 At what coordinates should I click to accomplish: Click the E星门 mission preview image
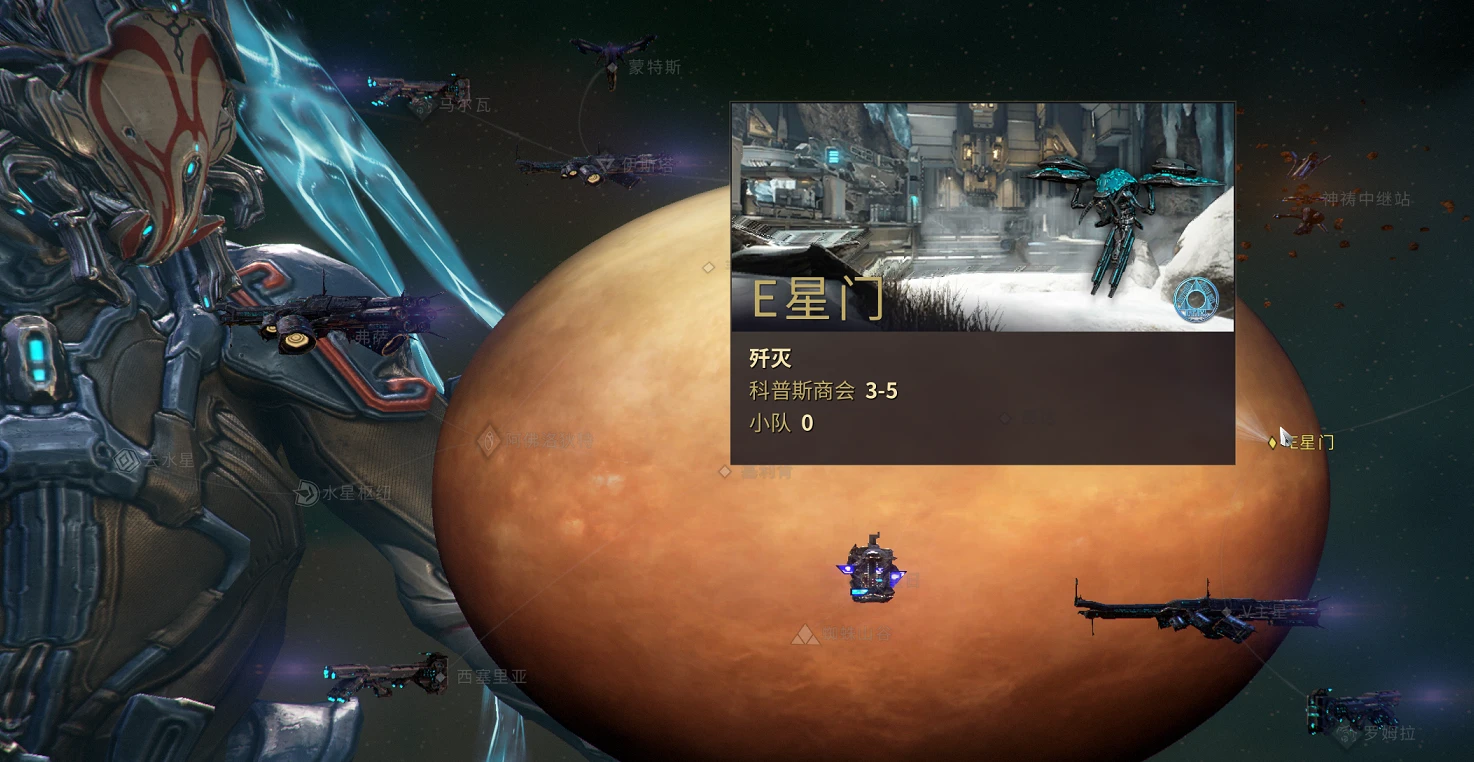point(982,217)
